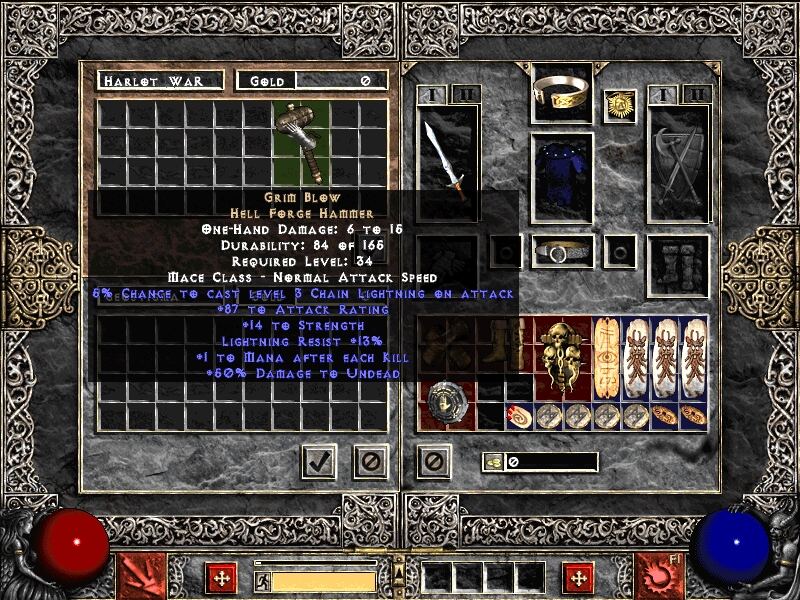Click the red plus button beside stamina bar

pos(220,577)
